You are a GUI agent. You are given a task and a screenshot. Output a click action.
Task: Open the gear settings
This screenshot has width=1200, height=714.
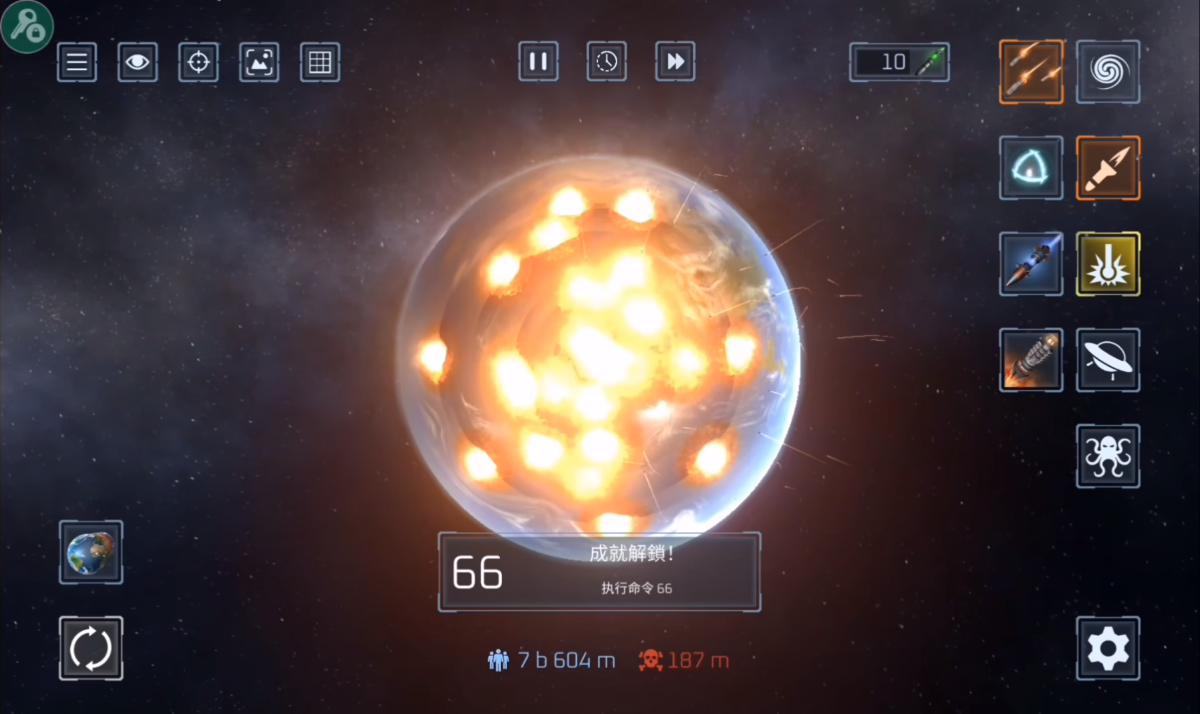pos(1108,649)
